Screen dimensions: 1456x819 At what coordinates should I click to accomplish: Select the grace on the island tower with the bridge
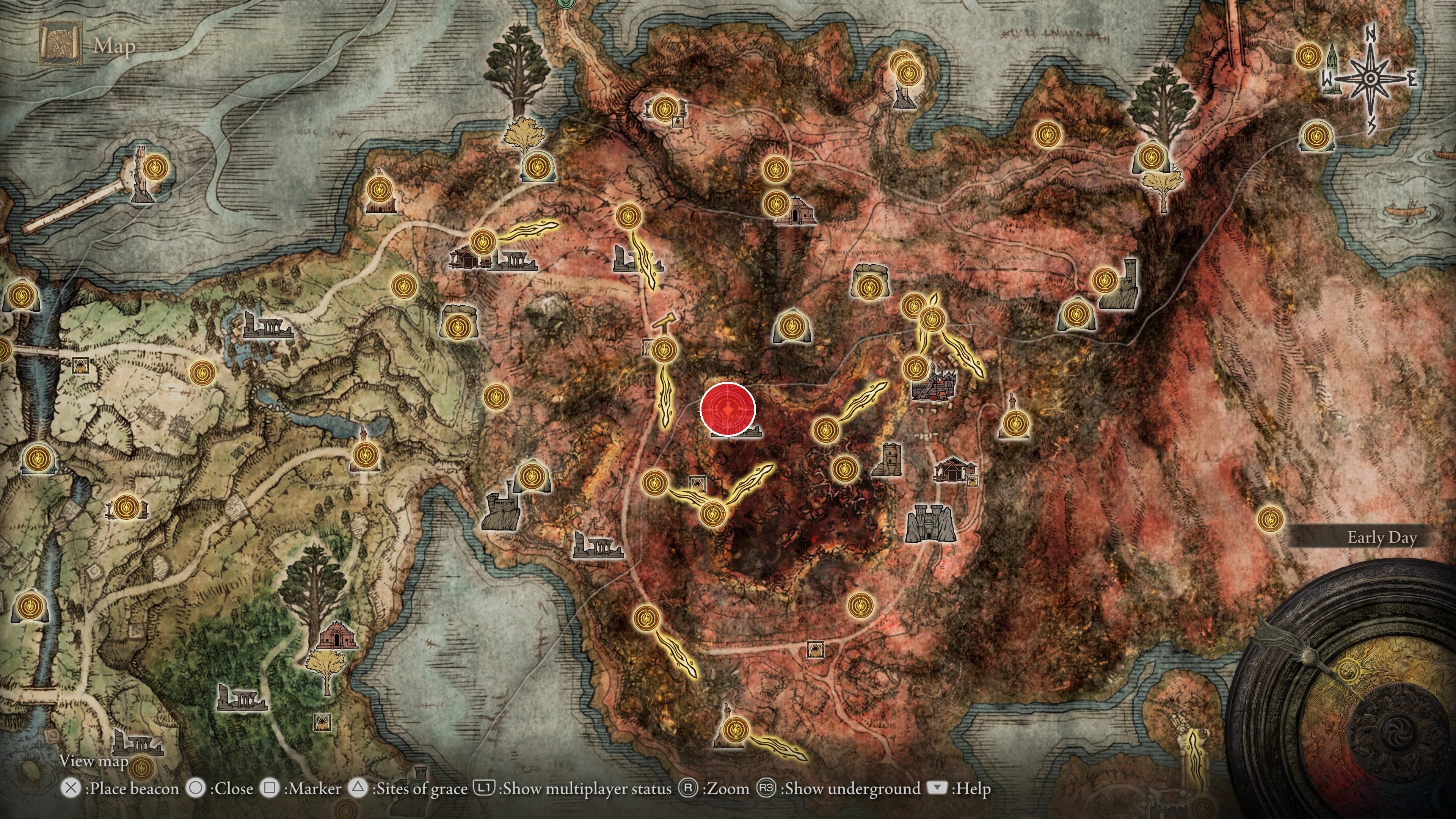click(x=154, y=168)
